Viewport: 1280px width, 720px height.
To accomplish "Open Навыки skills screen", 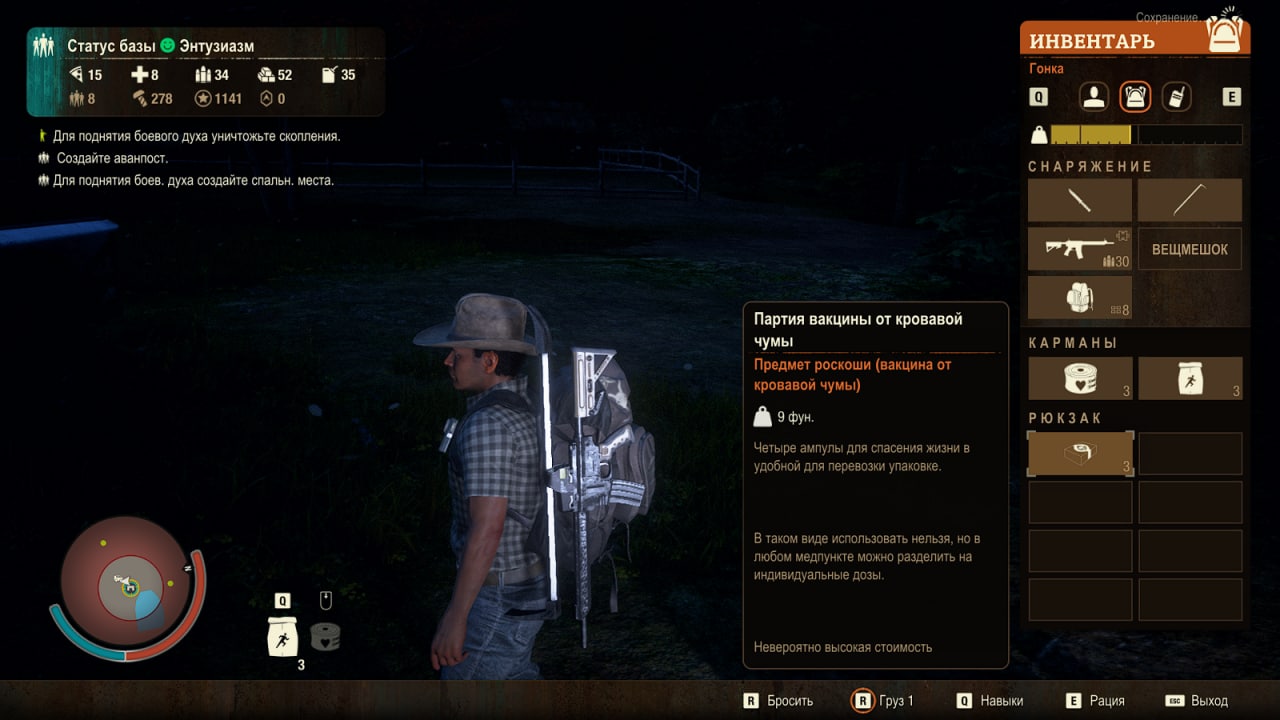I will tap(1002, 701).
